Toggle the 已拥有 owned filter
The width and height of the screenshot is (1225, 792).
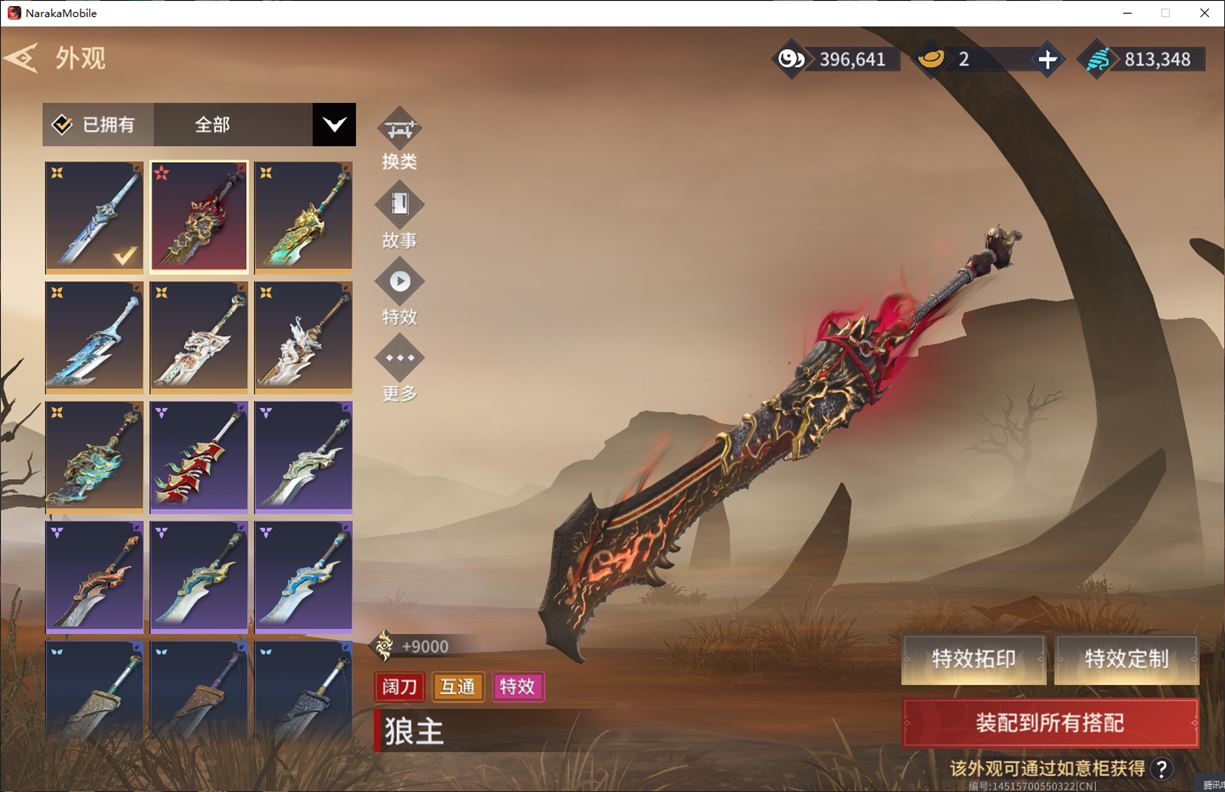(96, 125)
